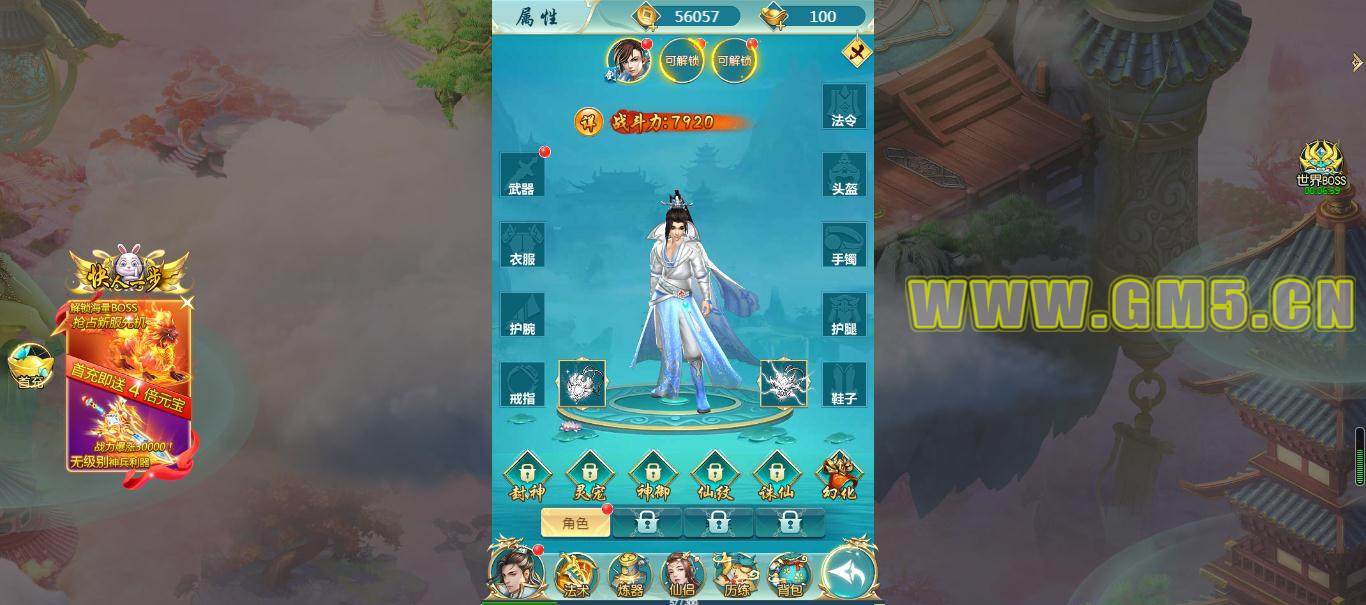Open the 背包 backpack
Viewport: 1366px width, 605px height.
coord(790,575)
